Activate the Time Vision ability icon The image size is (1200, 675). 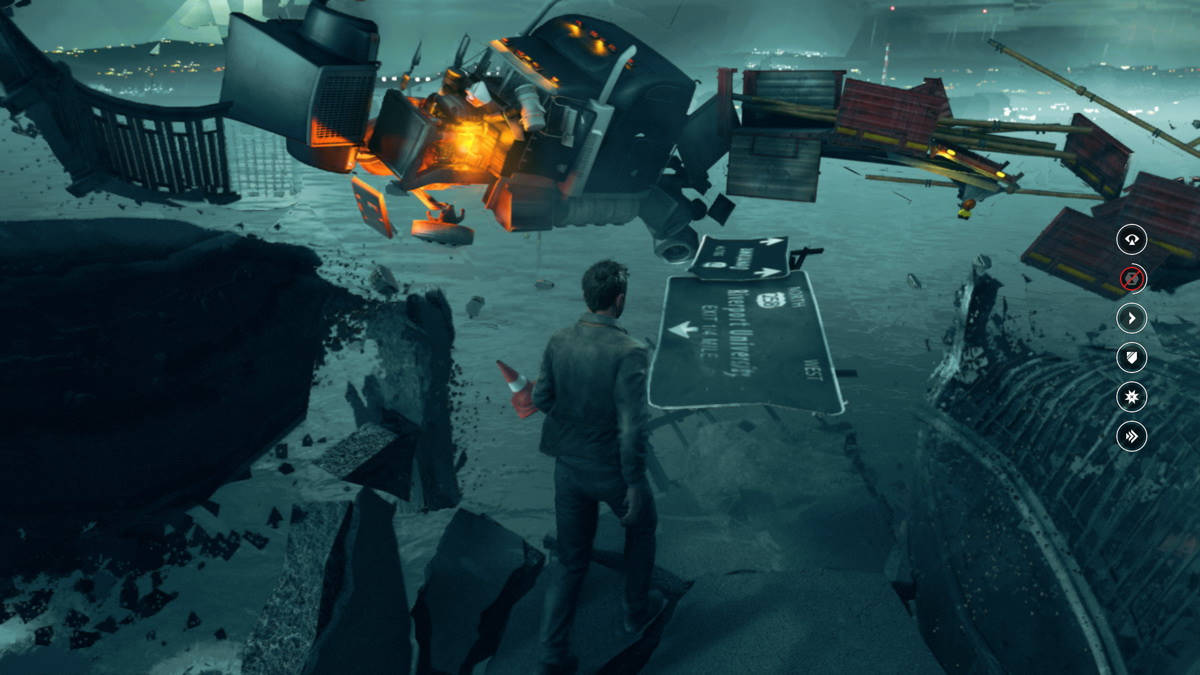tap(1131, 239)
